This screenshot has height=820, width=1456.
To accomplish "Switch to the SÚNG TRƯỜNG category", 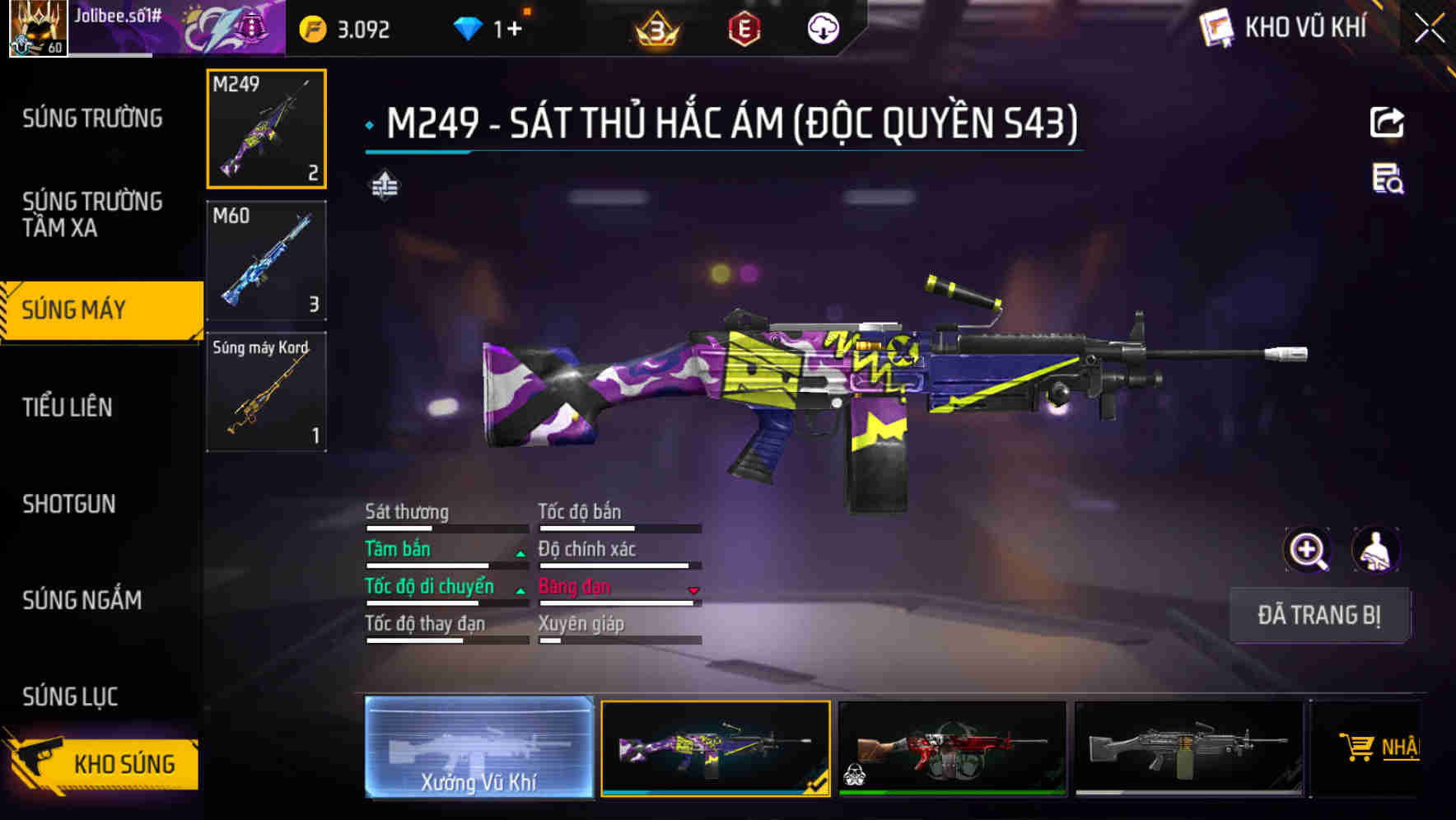I will click(x=91, y=118).
